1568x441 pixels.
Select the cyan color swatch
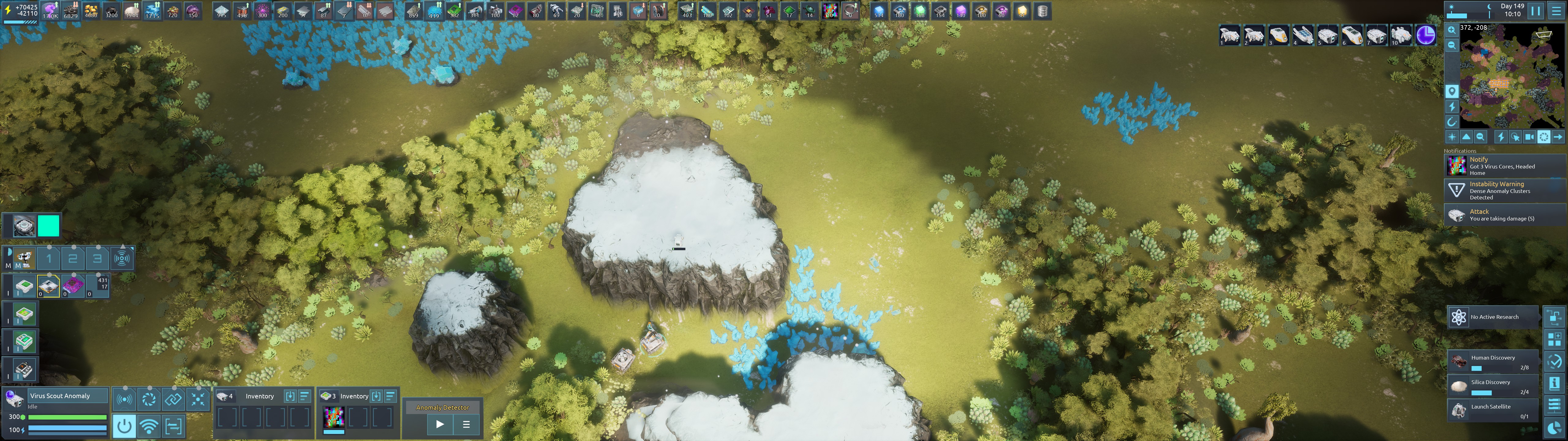coord(49,226)
